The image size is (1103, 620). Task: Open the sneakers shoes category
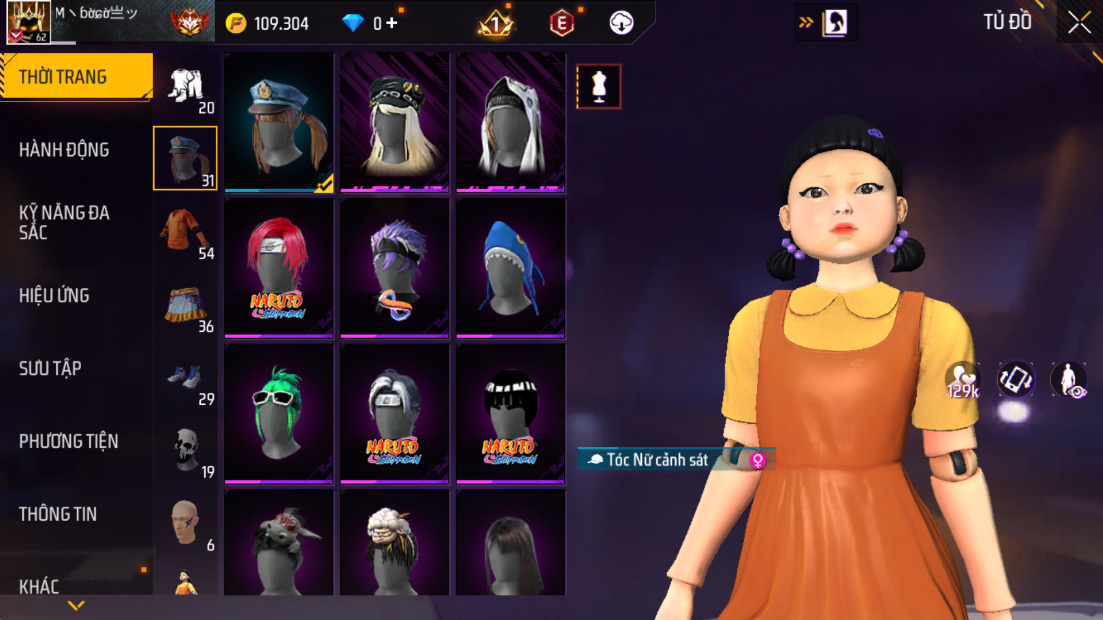(x=185, y=377)
